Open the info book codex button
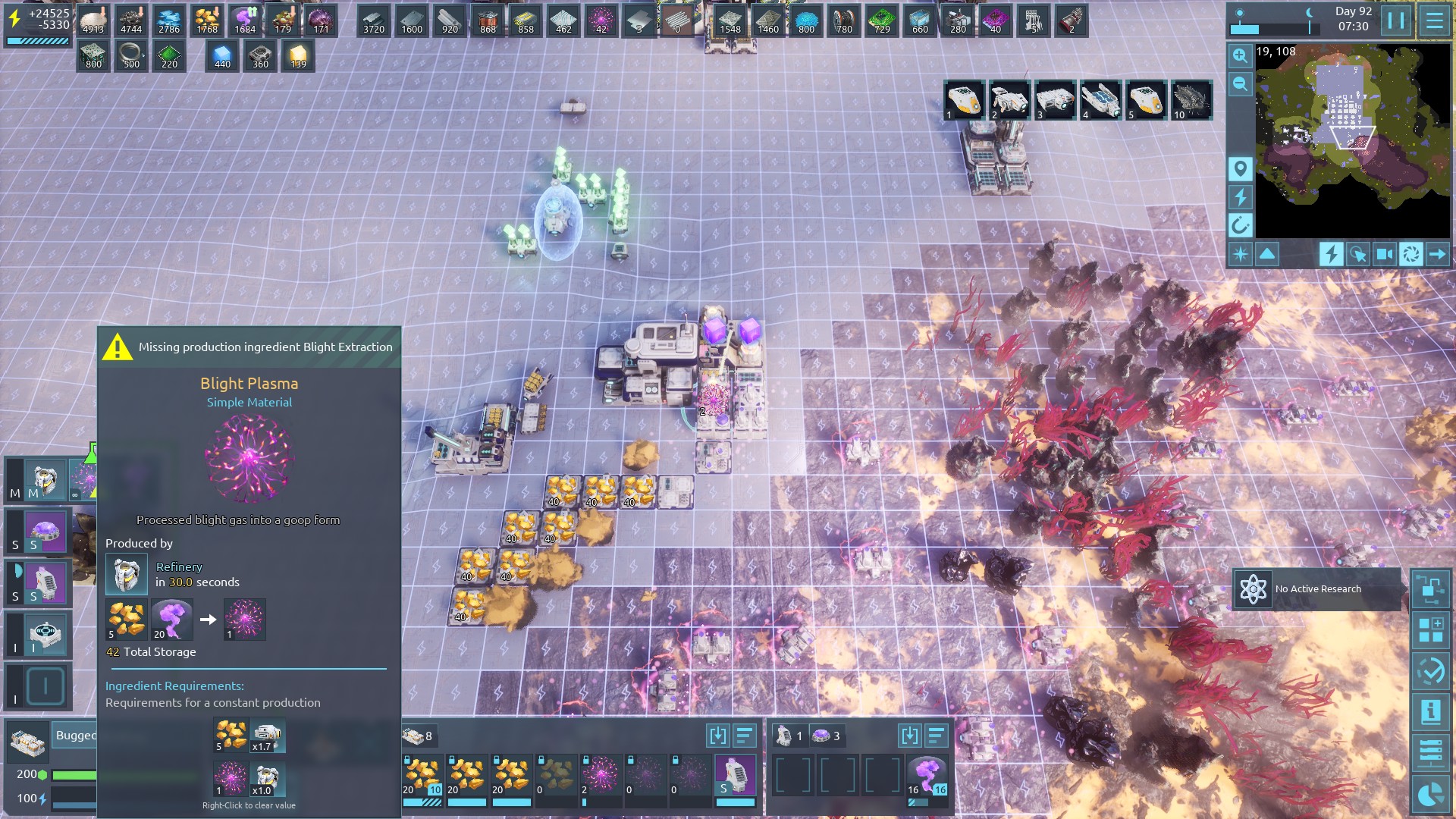The height and width of the screenshot is (819, 1456). (1430, 711)
